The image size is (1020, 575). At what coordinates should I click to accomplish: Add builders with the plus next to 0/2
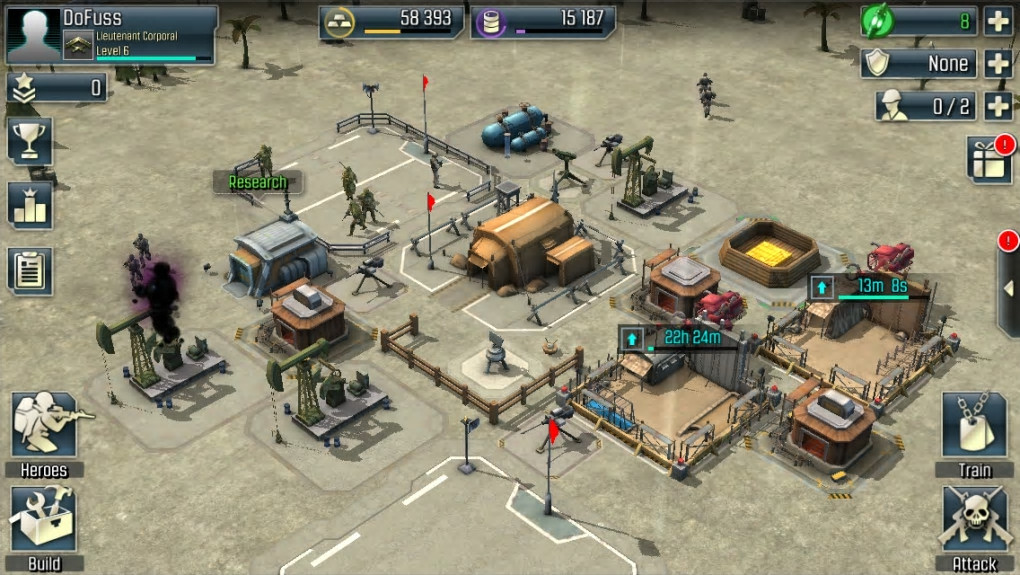[998, 106]
